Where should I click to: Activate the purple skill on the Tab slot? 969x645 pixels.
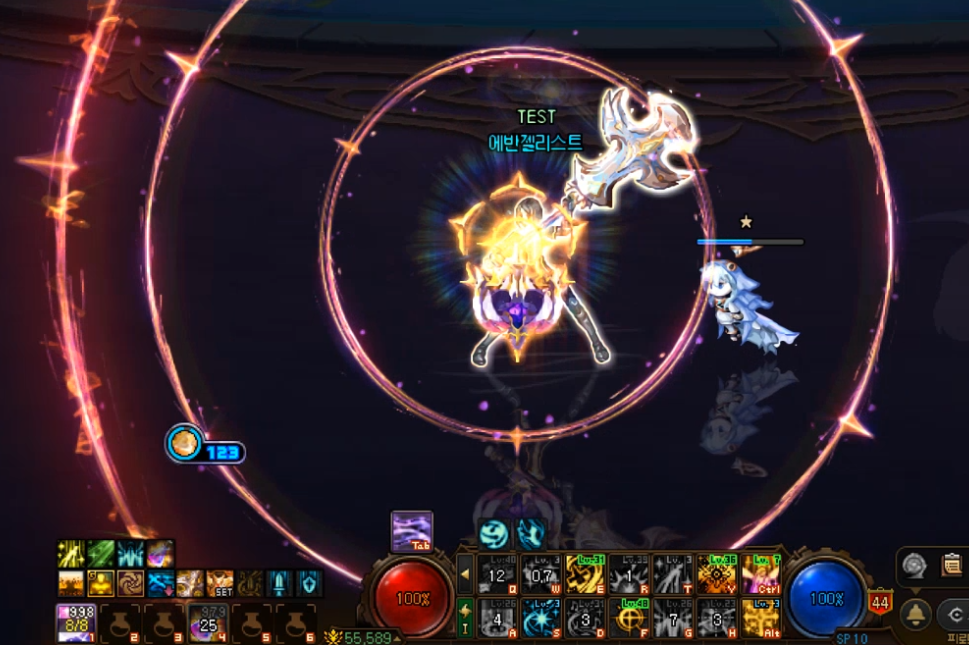click(x=411, y=531)
